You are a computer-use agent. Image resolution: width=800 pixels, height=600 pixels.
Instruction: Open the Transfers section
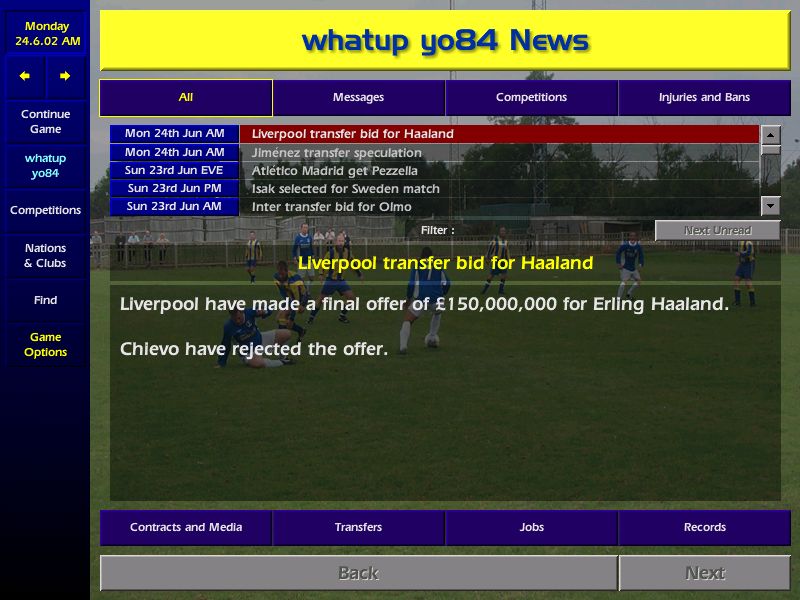click(x=358, y=528)
